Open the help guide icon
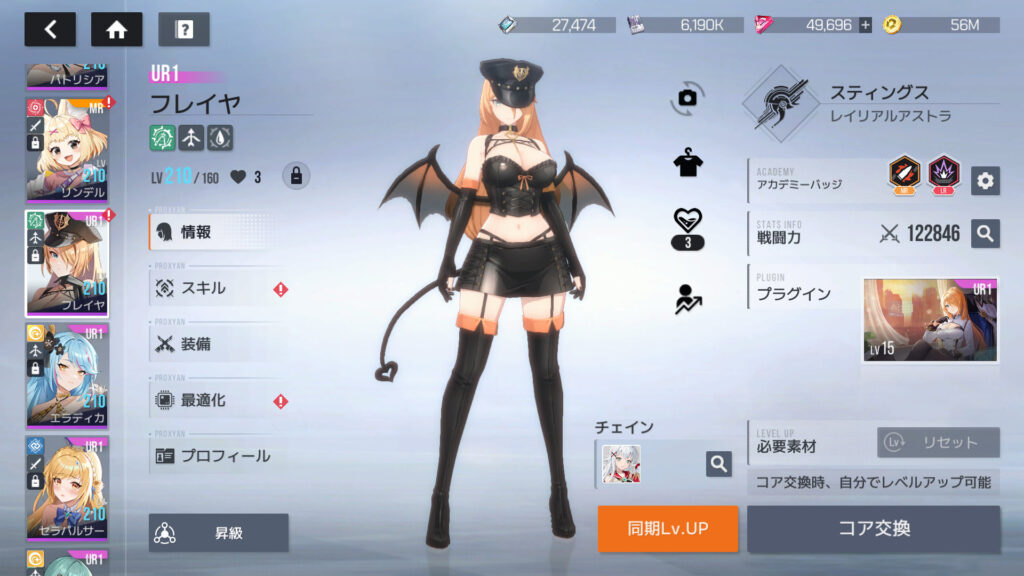This screenshot has height=576, width=1024. tap(184, 29)
